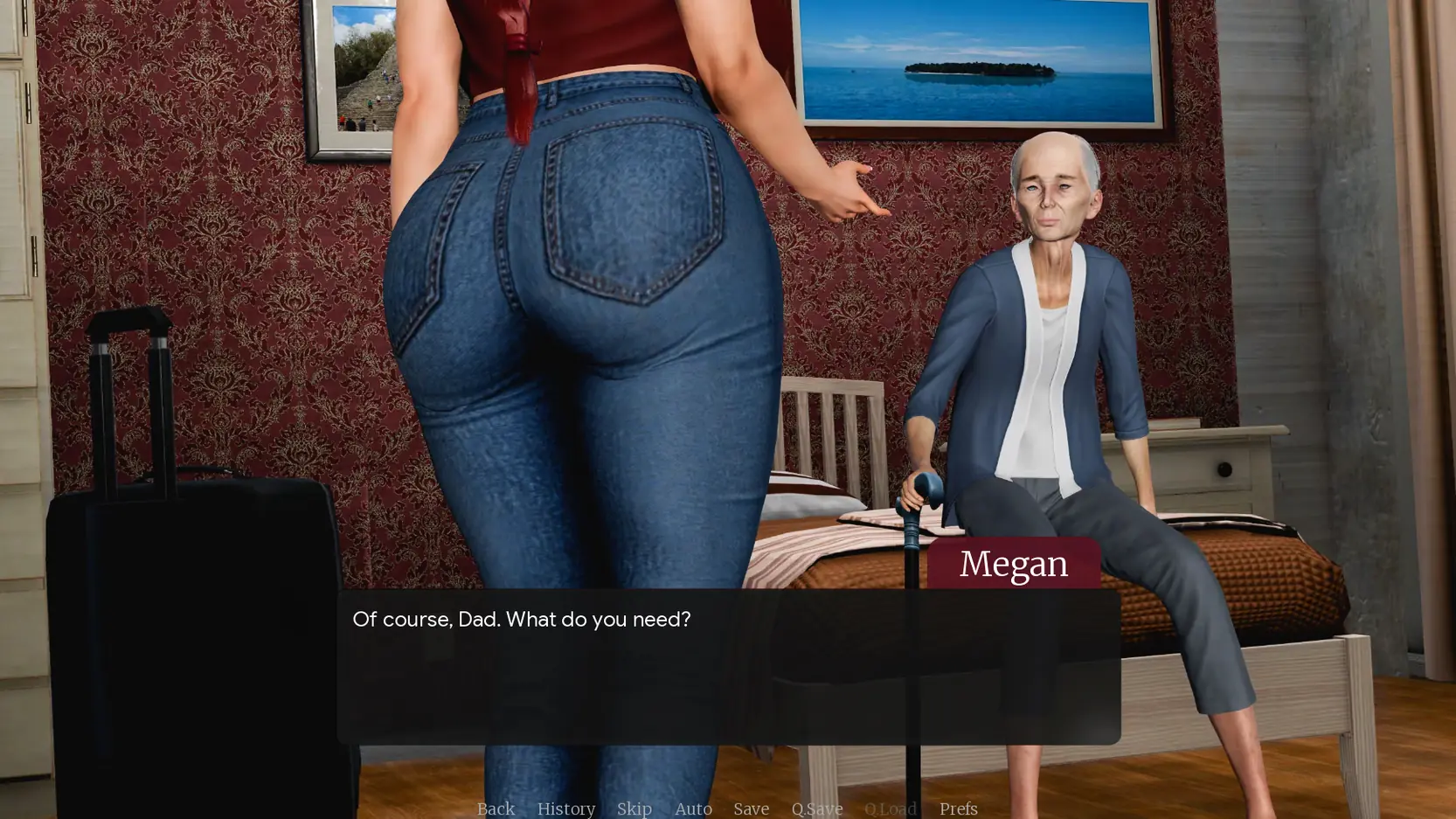Open the dialogue History log
Image resolution: width=1456 pixels, height=819 pixels.
point(565,809)
